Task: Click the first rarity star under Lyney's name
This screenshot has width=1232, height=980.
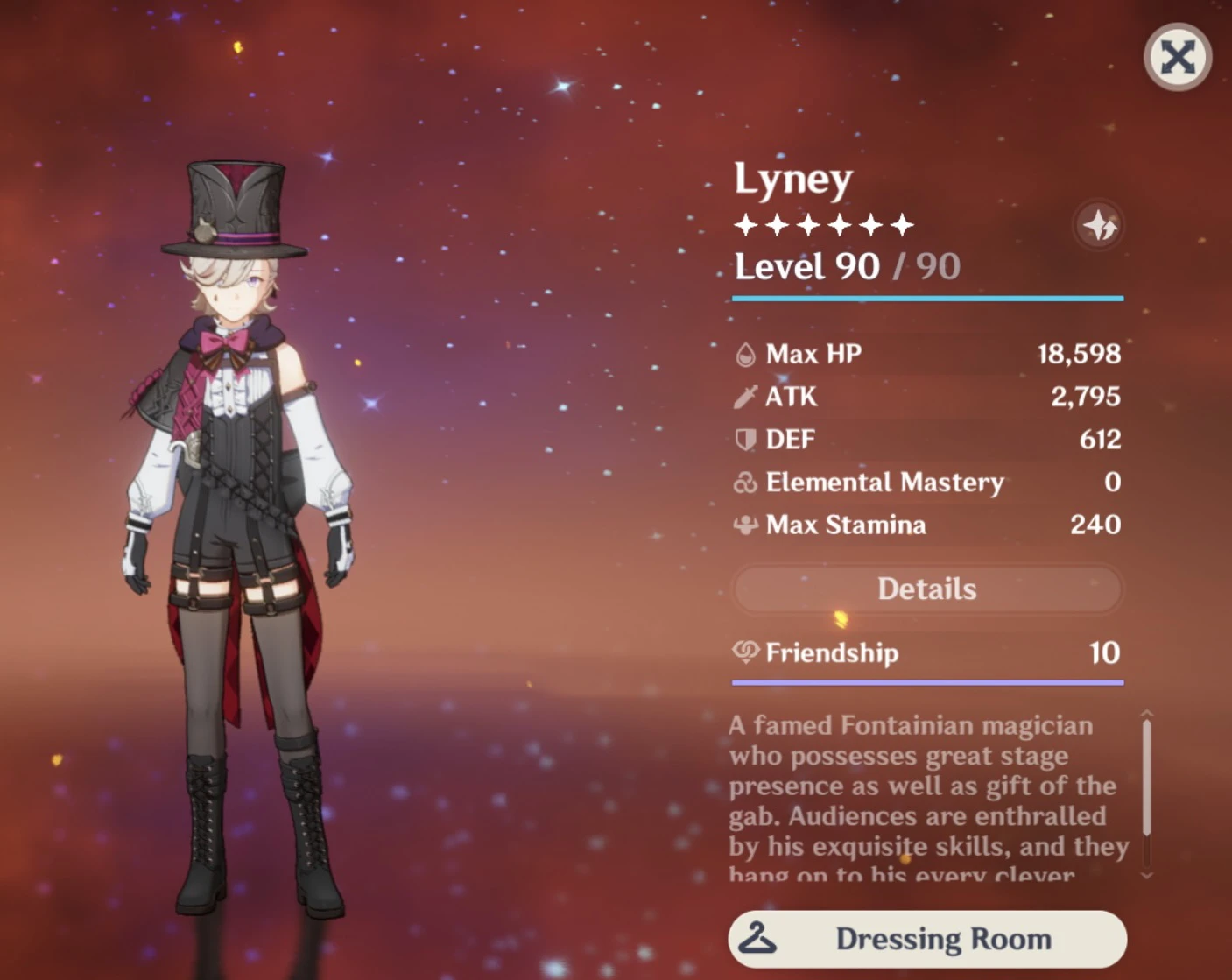Action: click(x=747, y=225)
